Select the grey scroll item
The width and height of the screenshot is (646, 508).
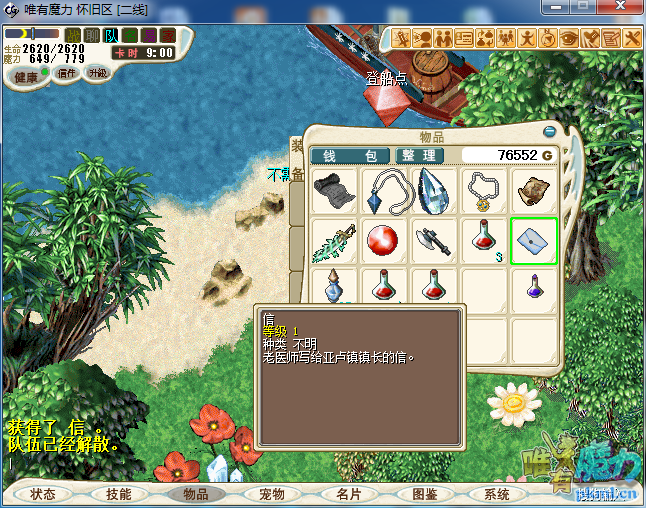[x=334, y=190]
